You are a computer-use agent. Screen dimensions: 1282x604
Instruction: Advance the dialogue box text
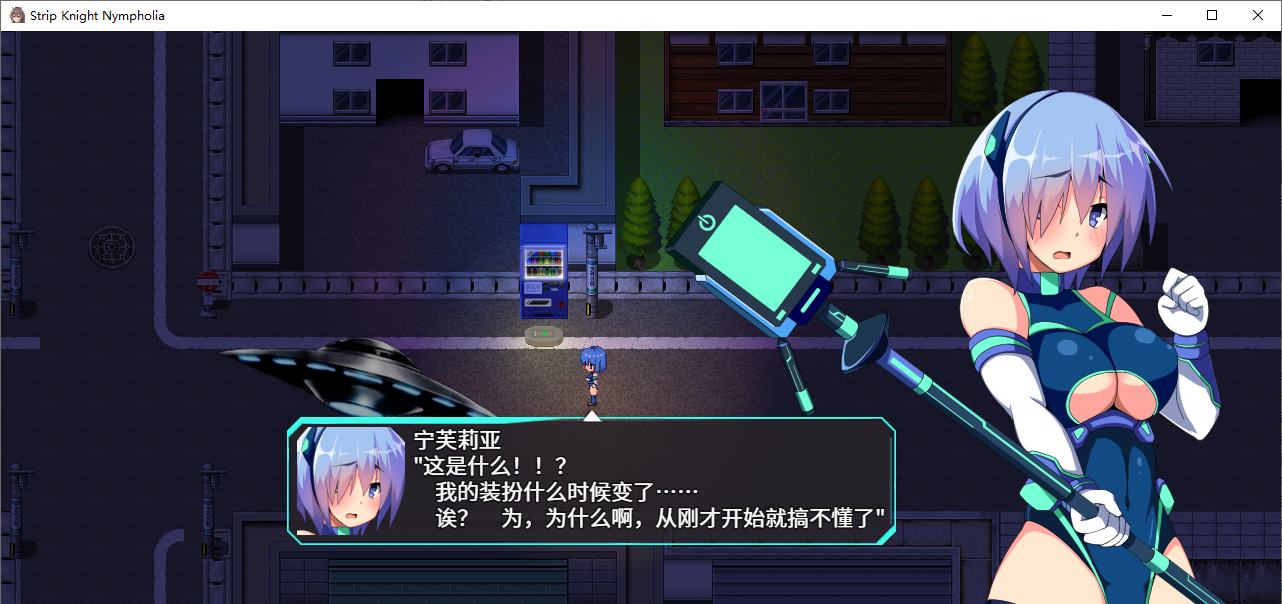pyautogui.click(x=590, y=480)
